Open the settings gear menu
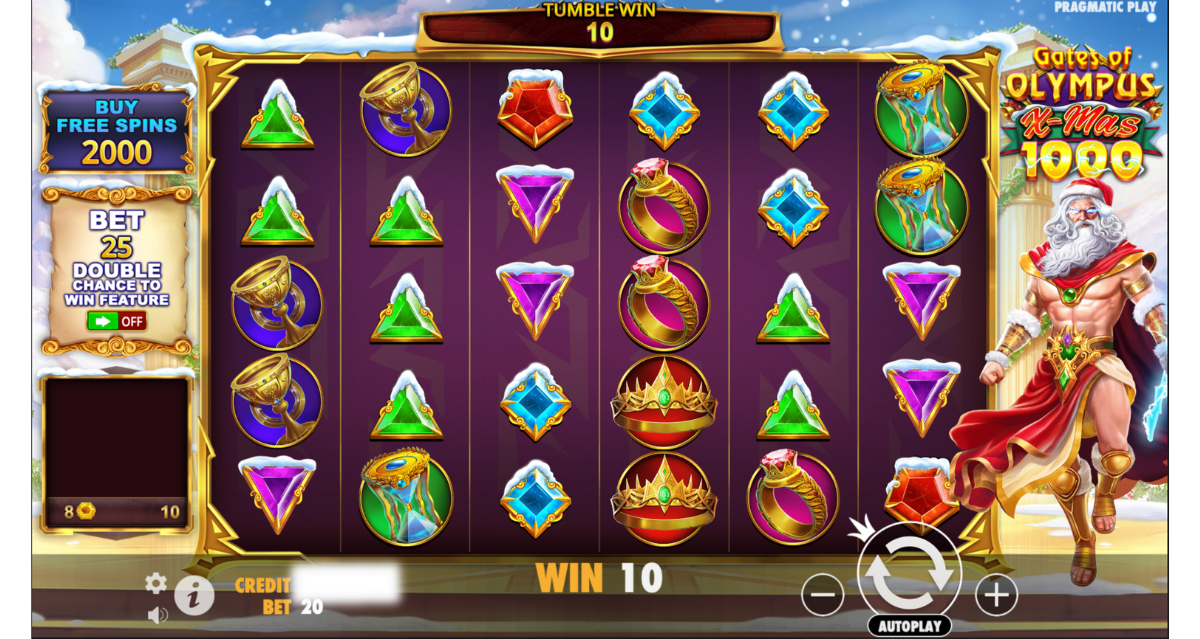1200x639 pixels. click(156, 583)
